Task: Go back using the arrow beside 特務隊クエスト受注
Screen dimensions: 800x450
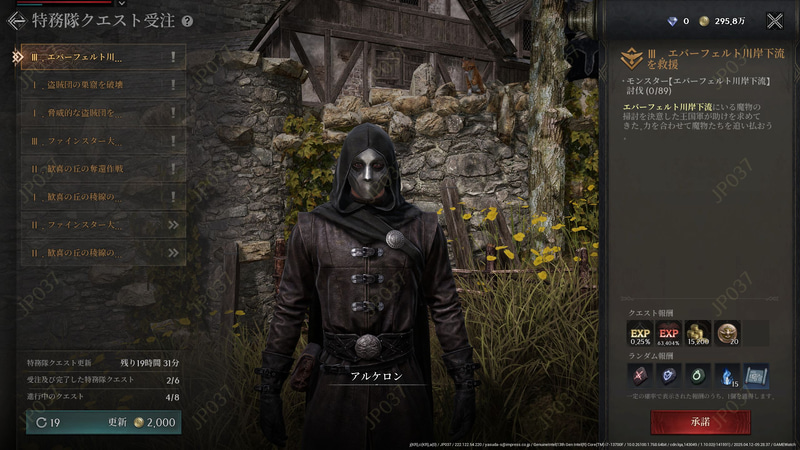Action: point(17,20)
